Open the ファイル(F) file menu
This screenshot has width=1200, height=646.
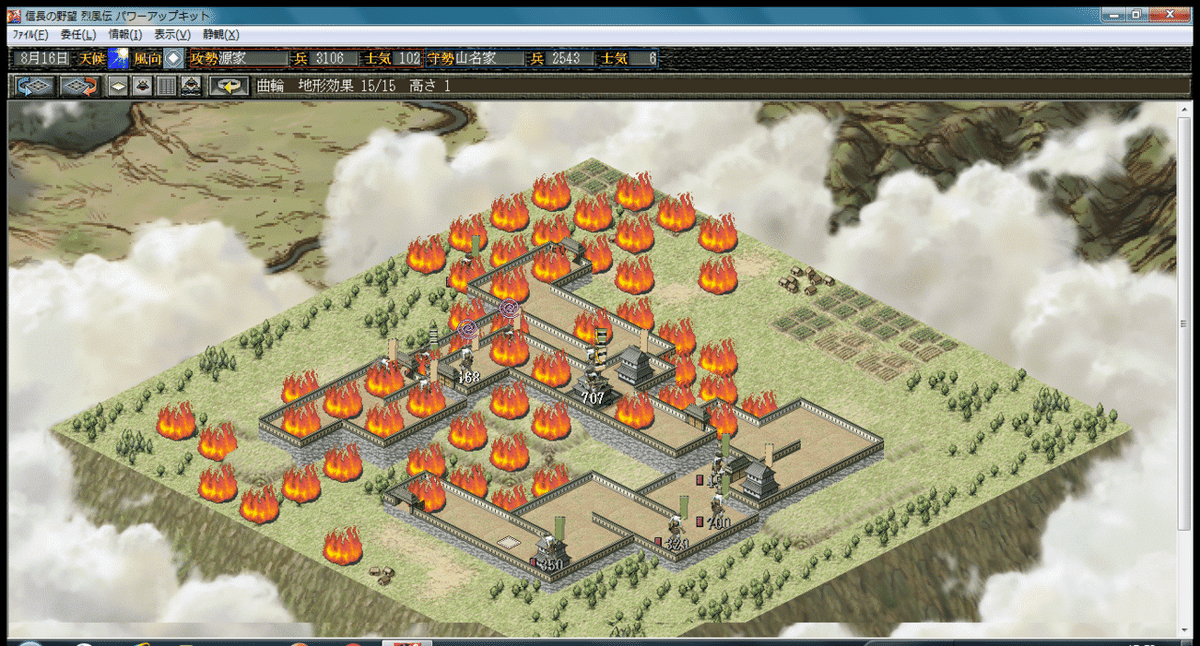(29, 34)
